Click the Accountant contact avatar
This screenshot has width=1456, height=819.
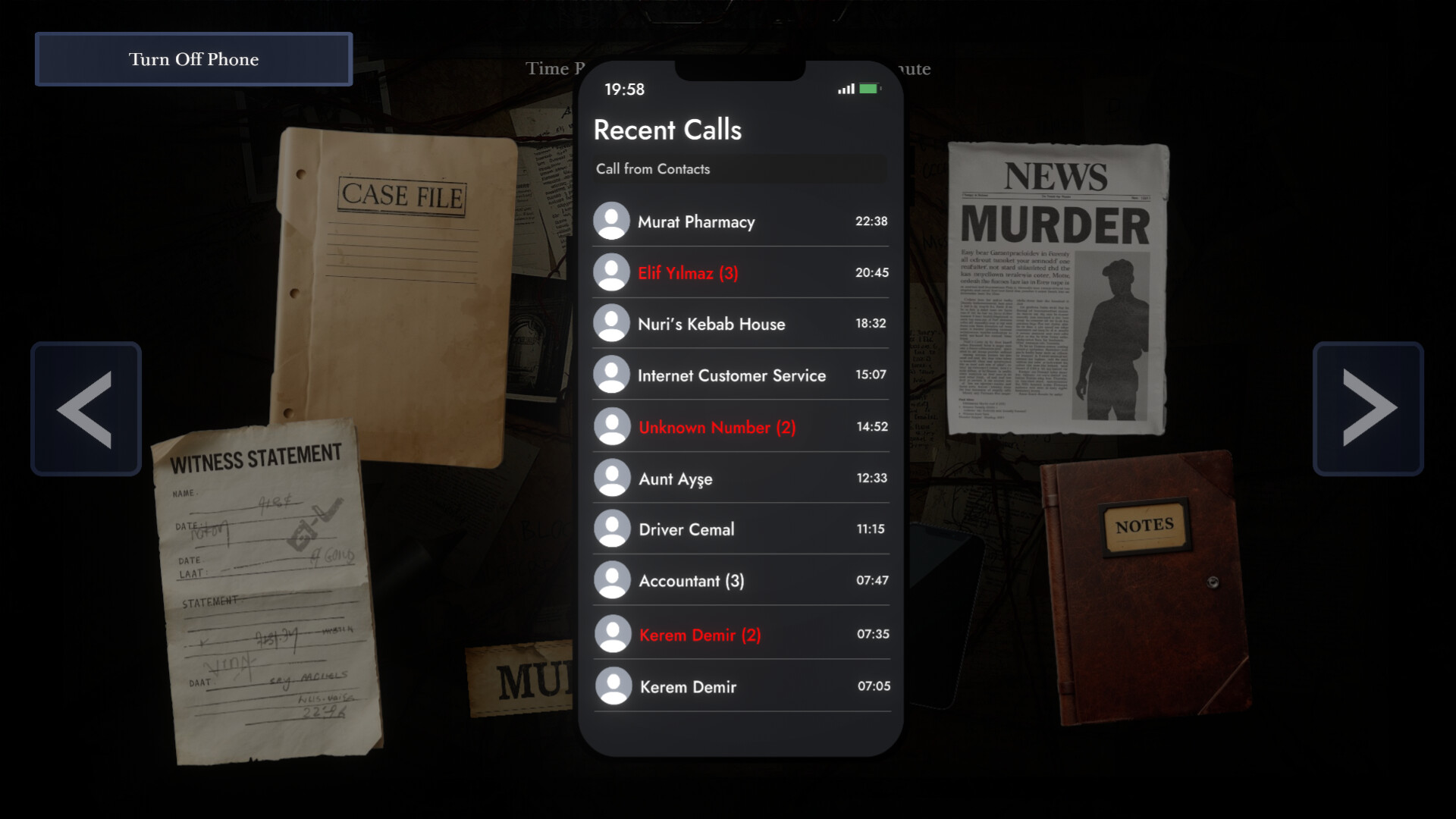tap(613, 581)
